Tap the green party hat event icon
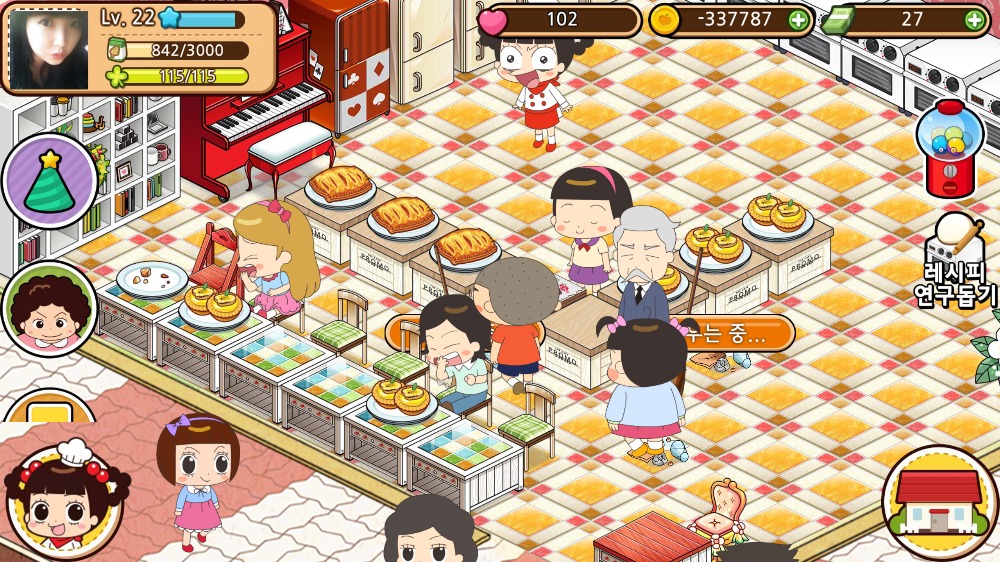The image size is (1000, 562). click(x=49, y=181)
